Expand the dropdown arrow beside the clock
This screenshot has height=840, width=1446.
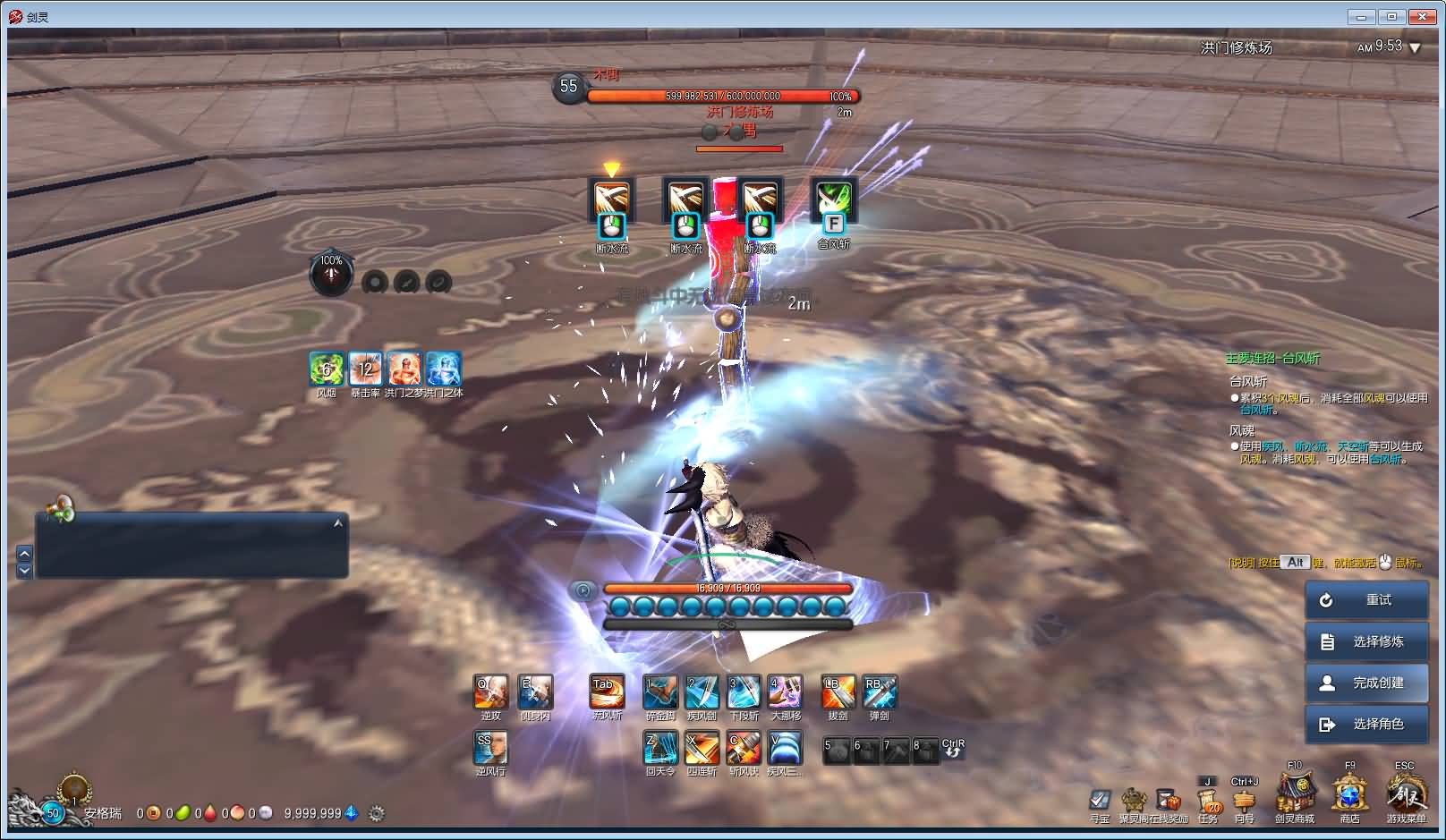click(x=1415, y=48)
